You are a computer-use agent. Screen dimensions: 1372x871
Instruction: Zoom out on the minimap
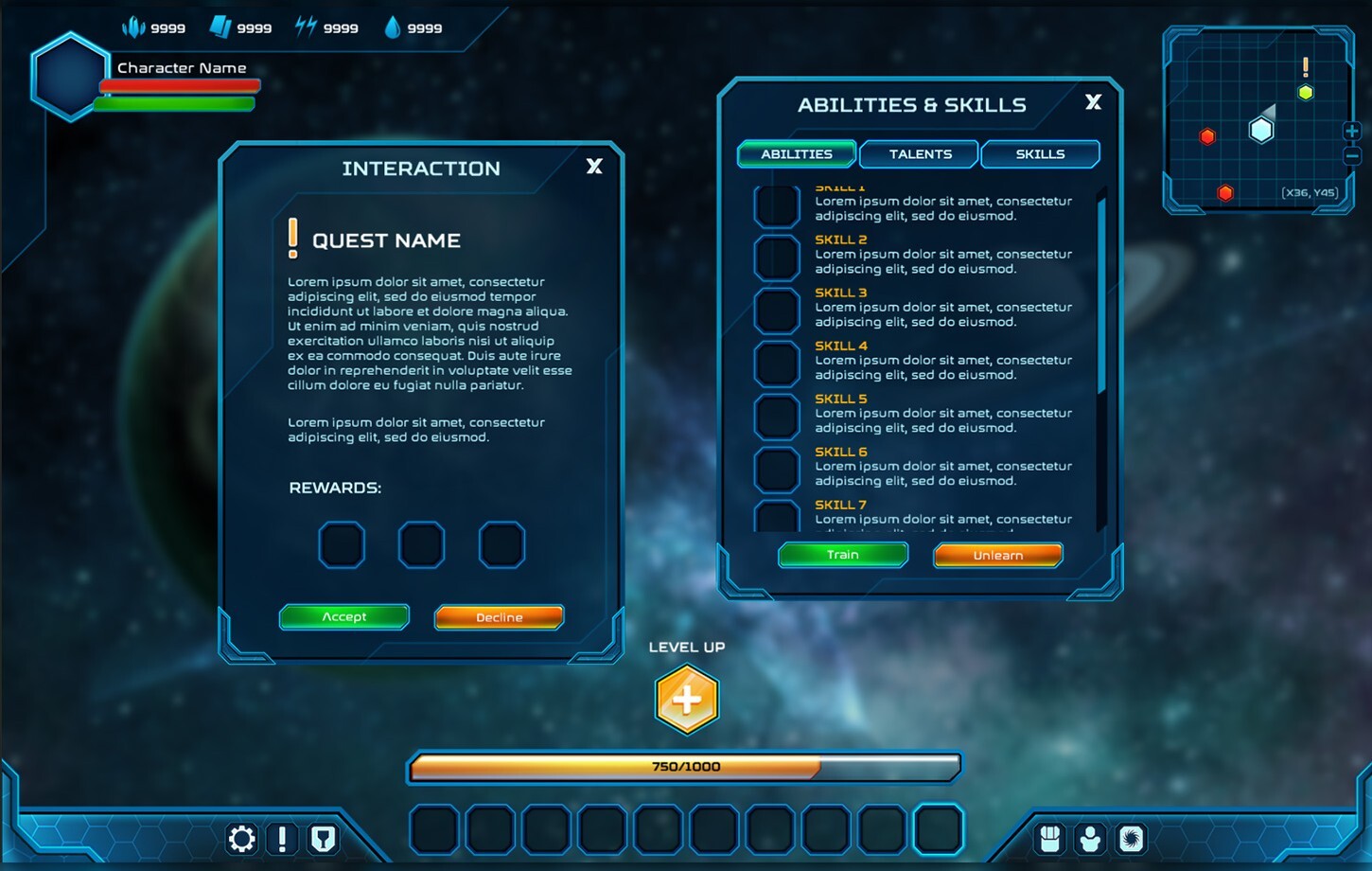coord(1353,155)
